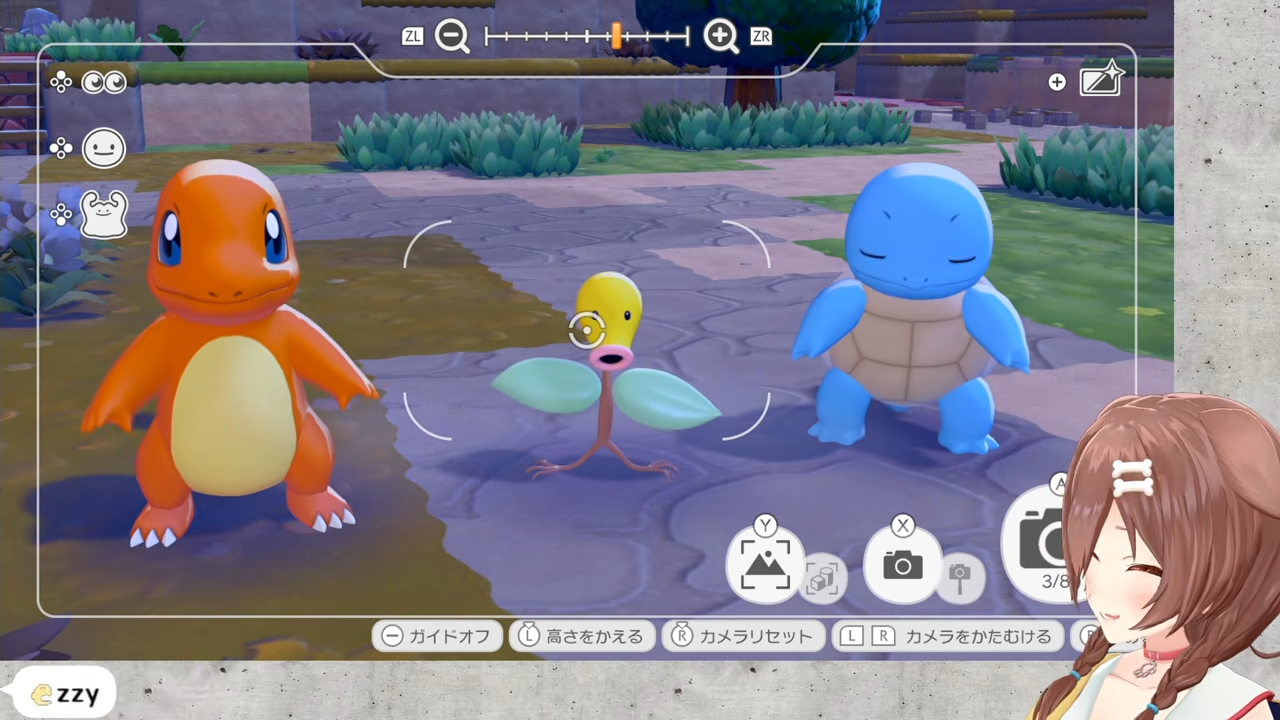Toggle the small selfie stick icon
The height and width of the screenshot is (720, 1280).
click(x=960, y=577)
